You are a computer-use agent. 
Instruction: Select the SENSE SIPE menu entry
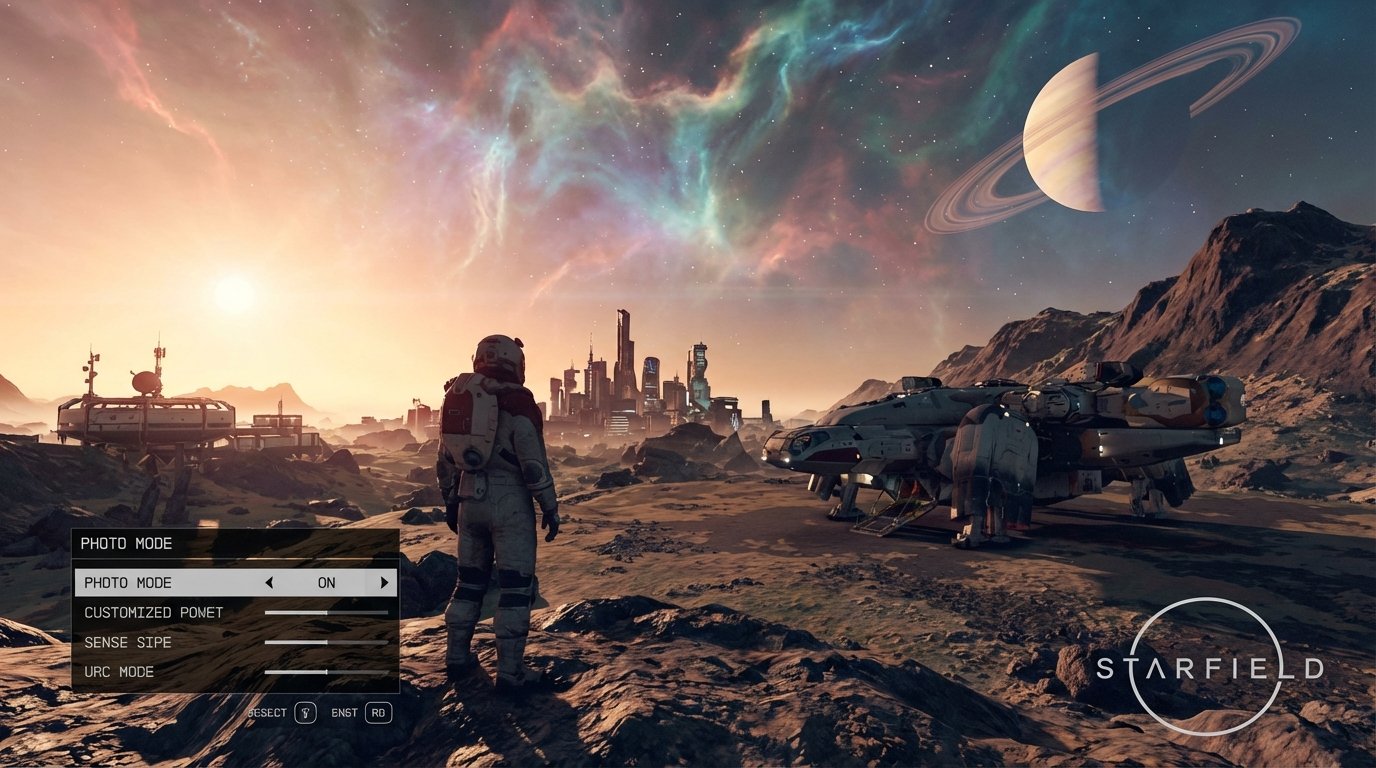click(126, 642)
